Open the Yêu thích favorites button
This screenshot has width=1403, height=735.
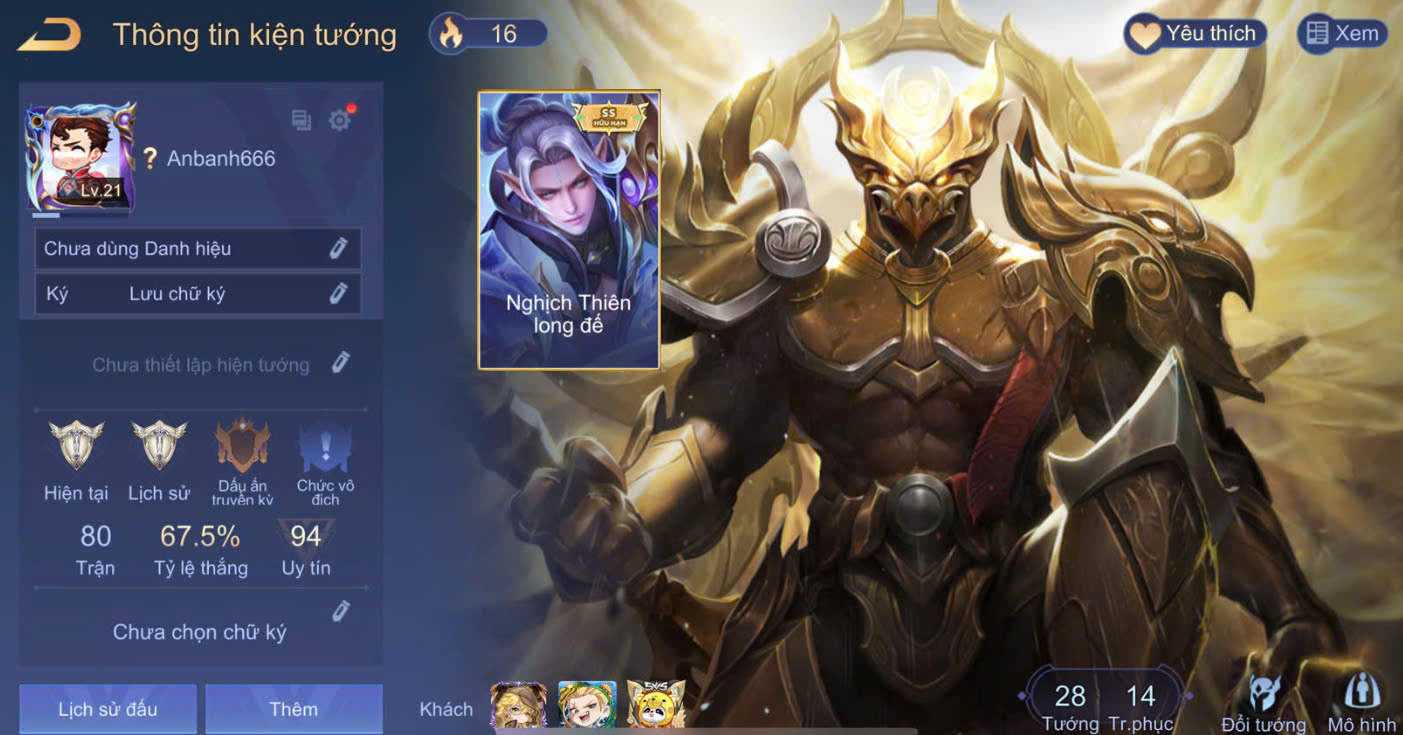point(1195,34)
